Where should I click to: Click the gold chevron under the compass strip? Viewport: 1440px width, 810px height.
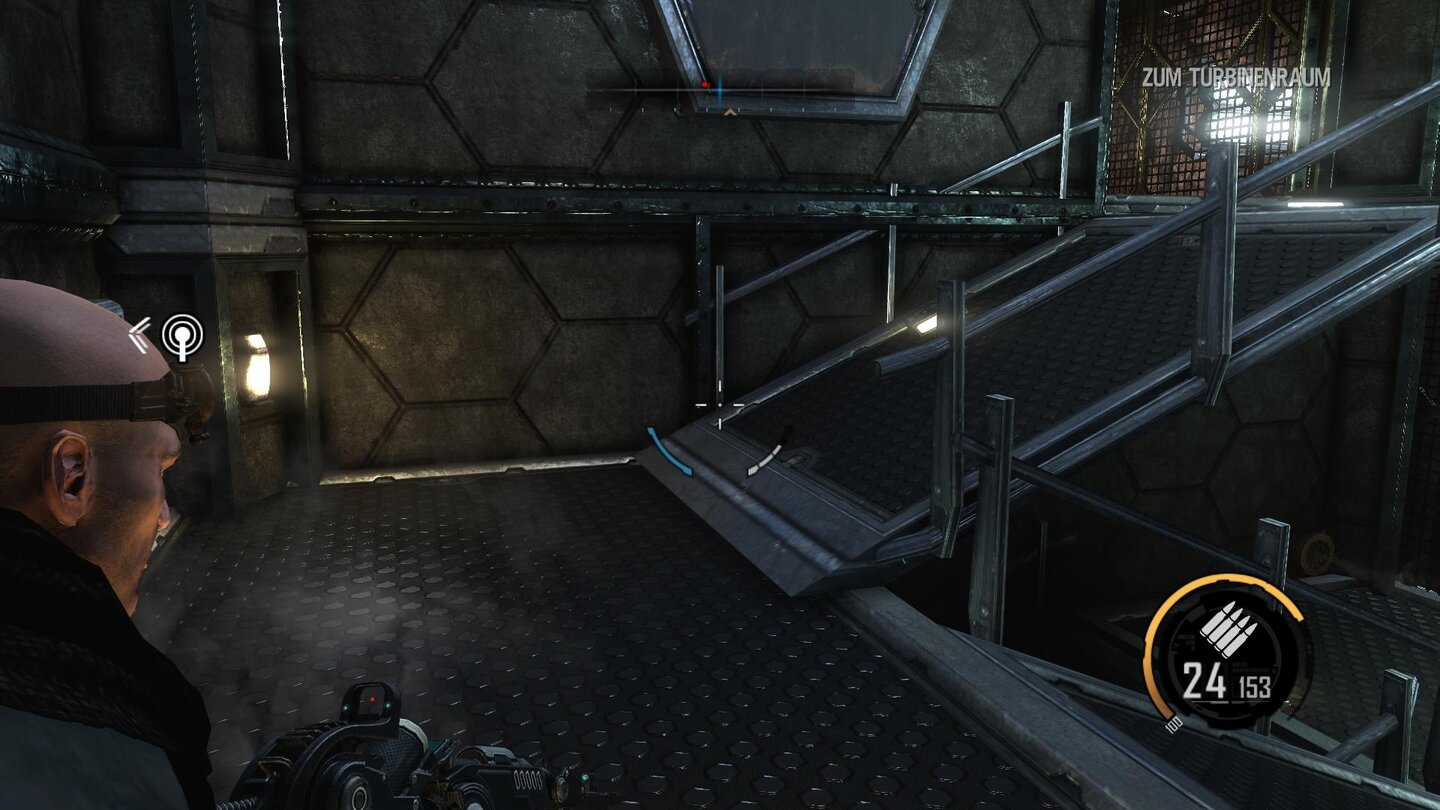[x=730, y=114]
